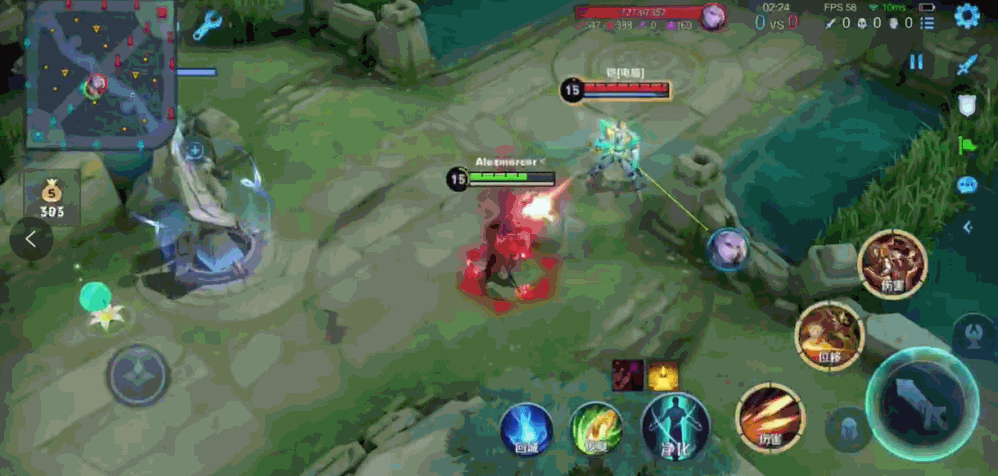The width and height of the screenshot is (998, 476).
Task: Cast the top skill nearest the chat bubble
Action: [x=892, y=264]
